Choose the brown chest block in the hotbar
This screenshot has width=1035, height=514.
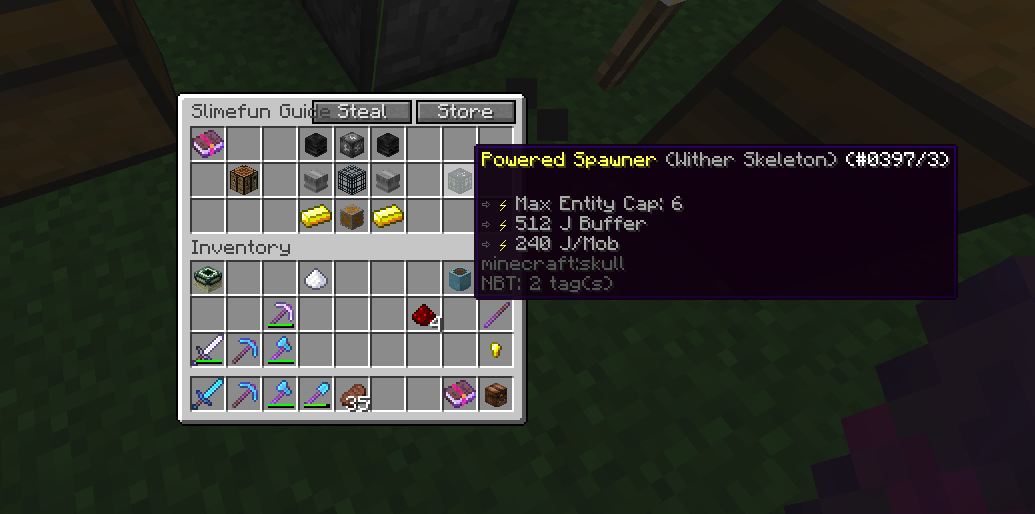(x=496, y=394)
